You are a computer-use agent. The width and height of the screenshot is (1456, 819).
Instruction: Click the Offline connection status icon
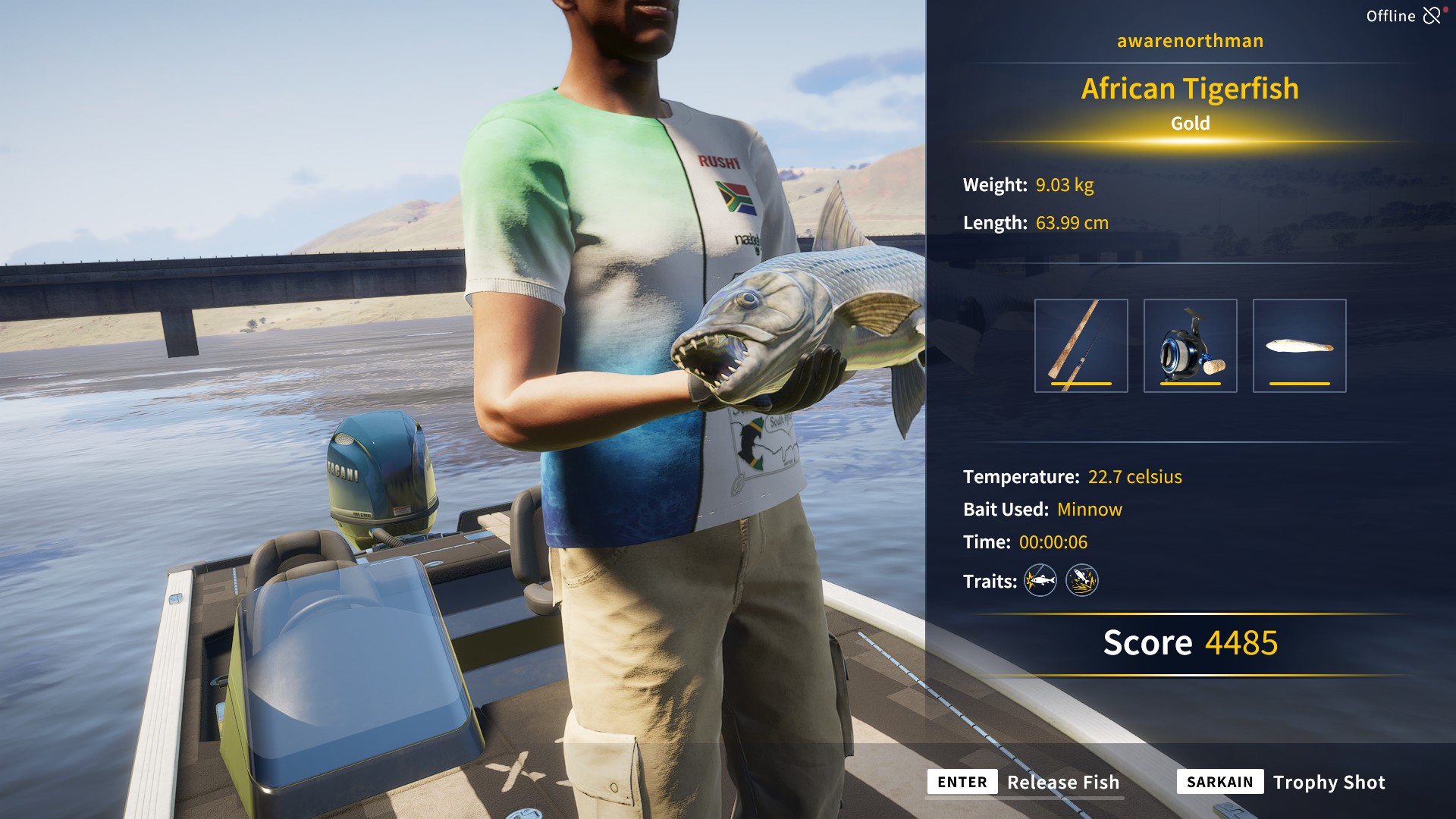click(1432, 16)
